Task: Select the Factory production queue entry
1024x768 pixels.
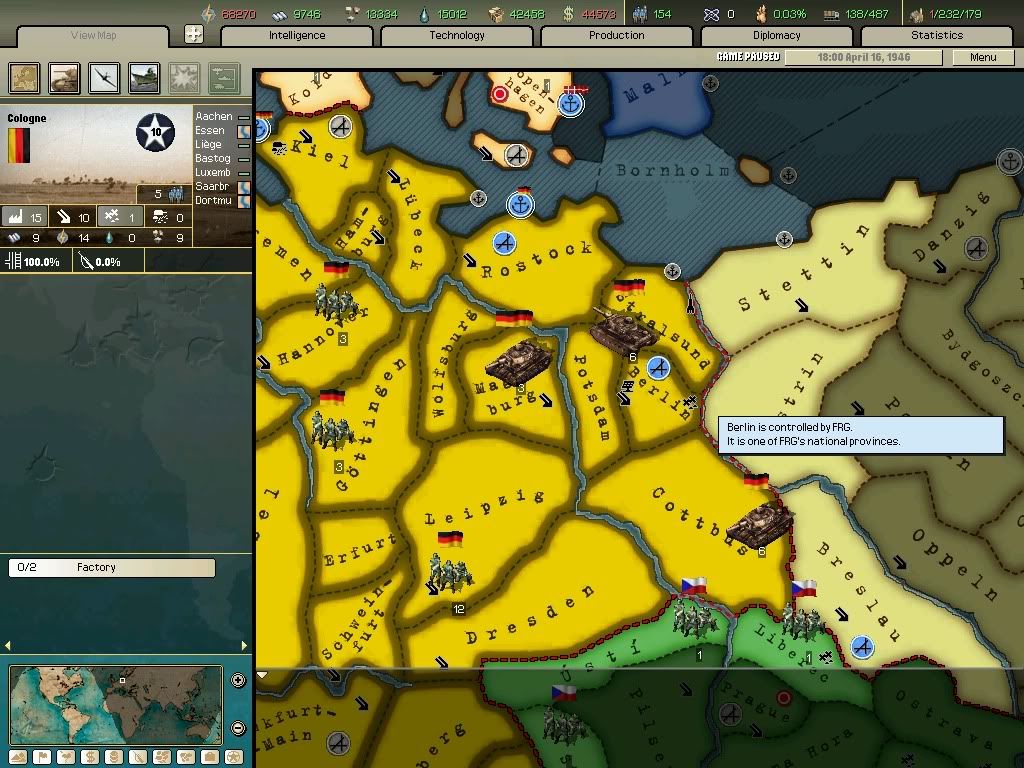Action: (111, 568)
